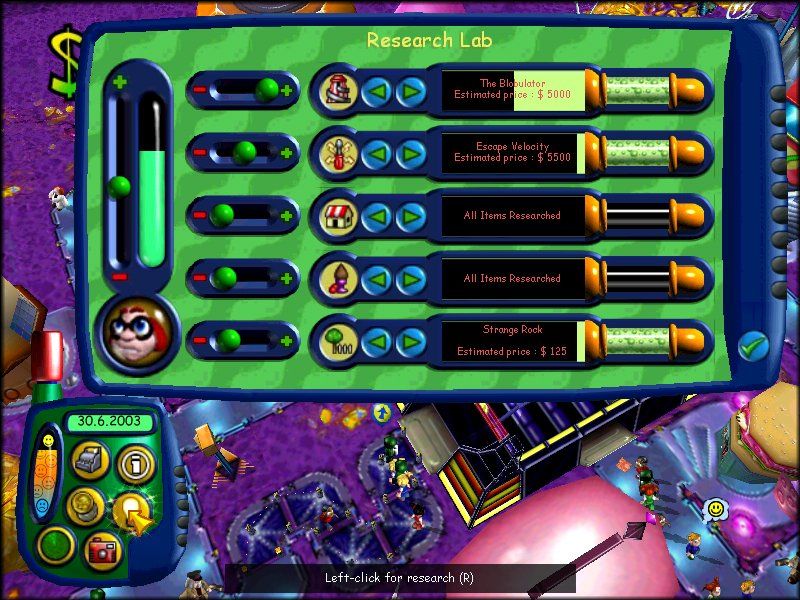Take a snapshot with the red camera button
800x600 pixels.
[x=102, y=549]
